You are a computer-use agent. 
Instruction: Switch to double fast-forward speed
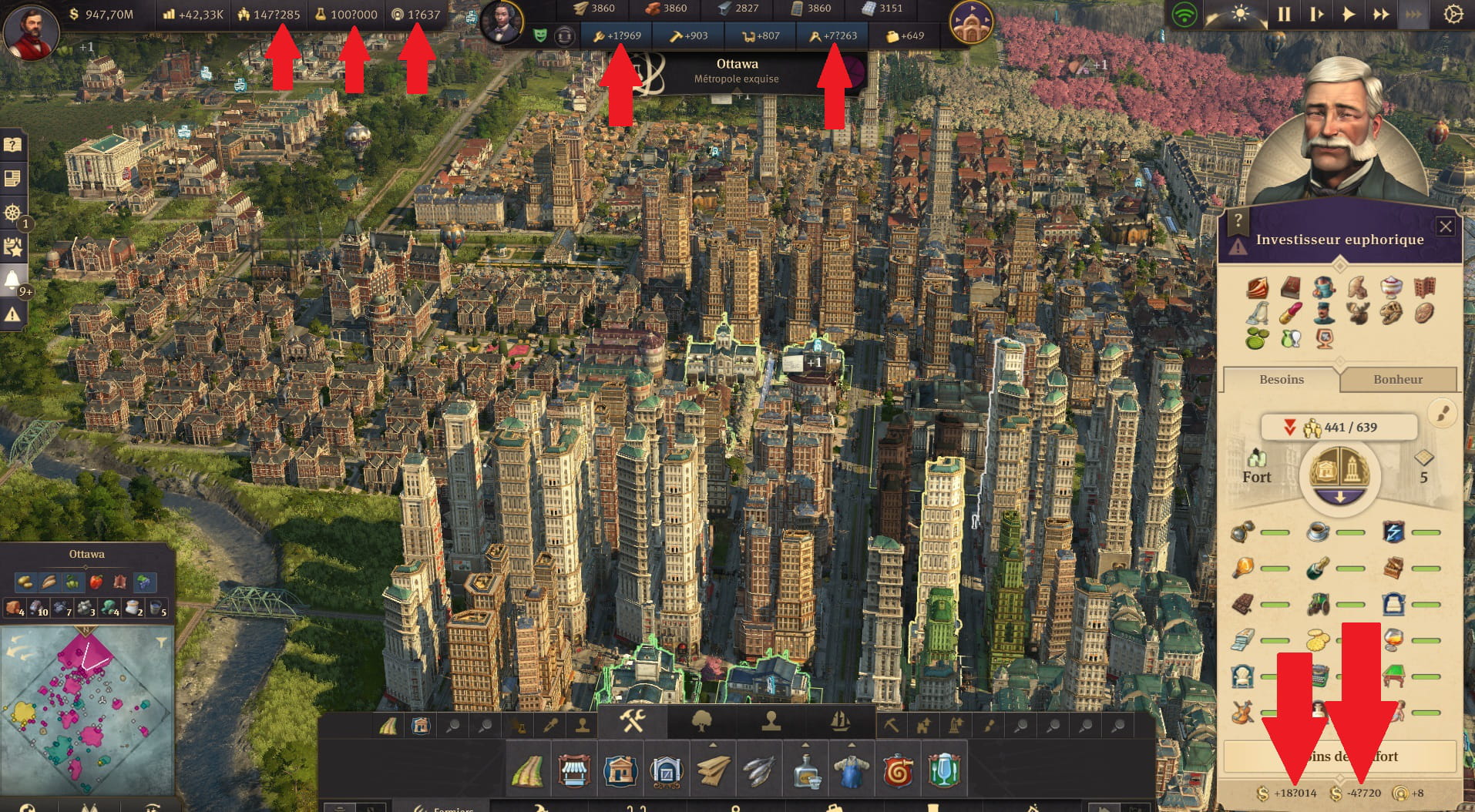click(x=1380, y=14)
